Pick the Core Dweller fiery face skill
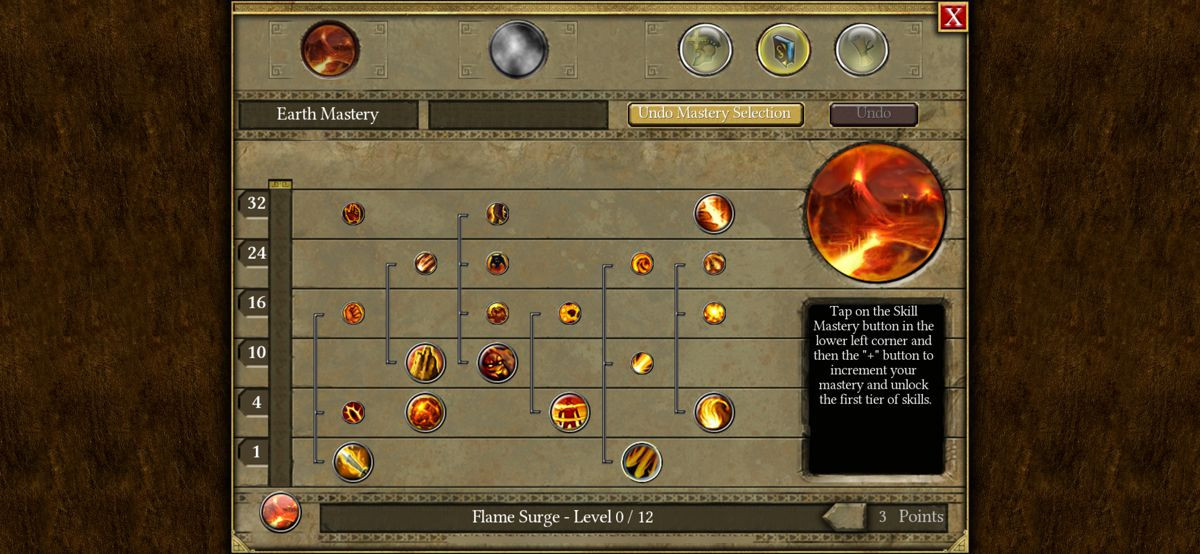The image size is (1200, 554). (x=497, y=362)
